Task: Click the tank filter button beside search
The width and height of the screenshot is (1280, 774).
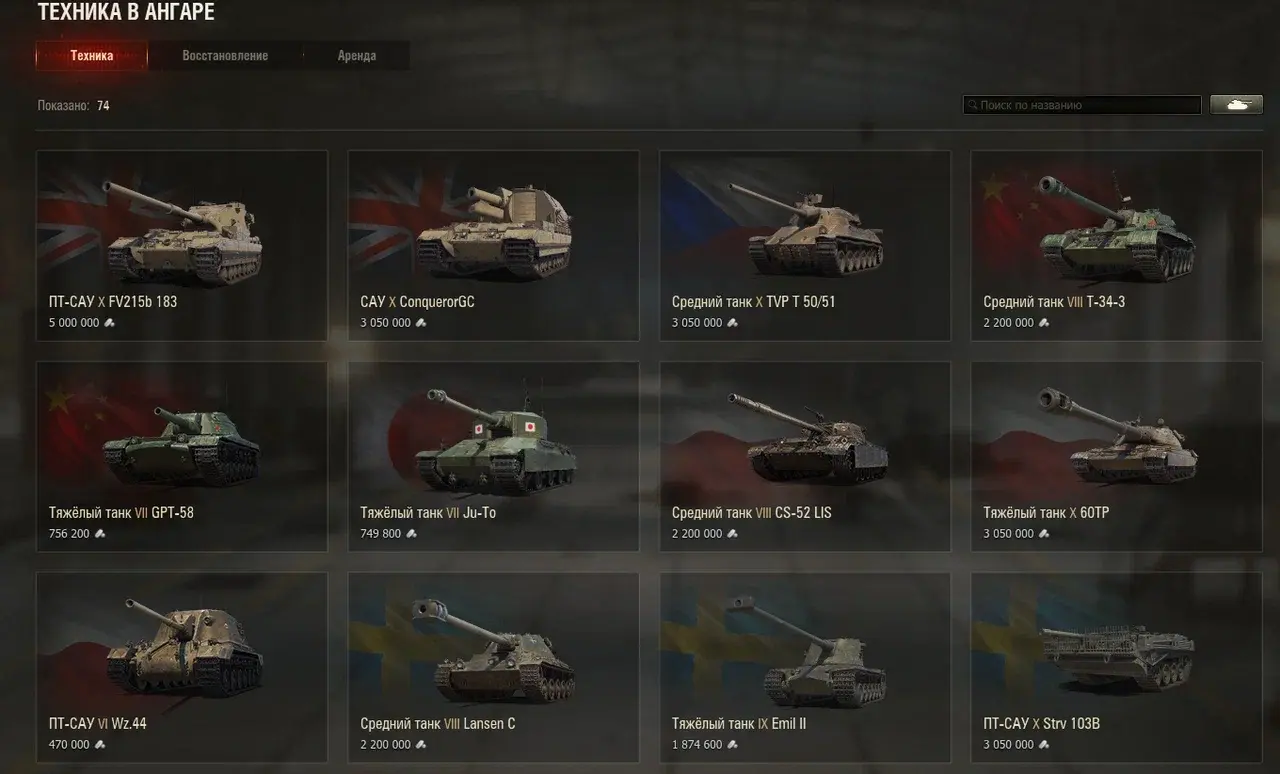Action: (x=1236, y=104)
